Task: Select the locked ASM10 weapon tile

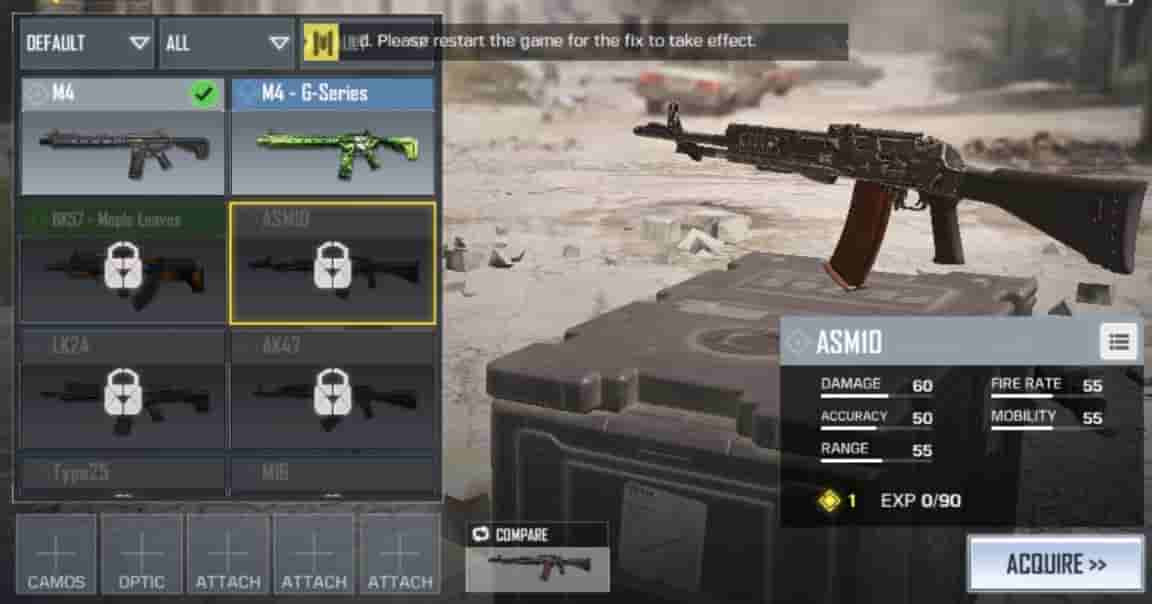Action: pos(333,264)
